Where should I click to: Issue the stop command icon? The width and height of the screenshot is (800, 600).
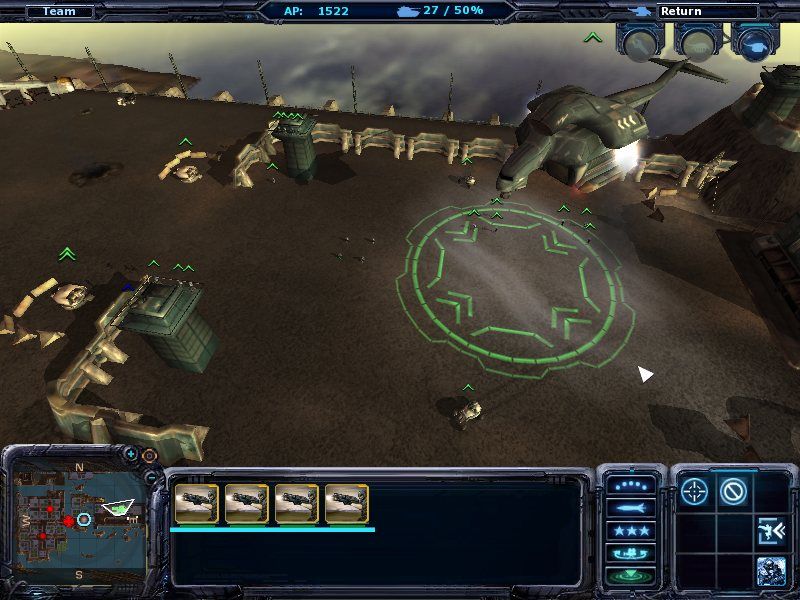point(733,491)
